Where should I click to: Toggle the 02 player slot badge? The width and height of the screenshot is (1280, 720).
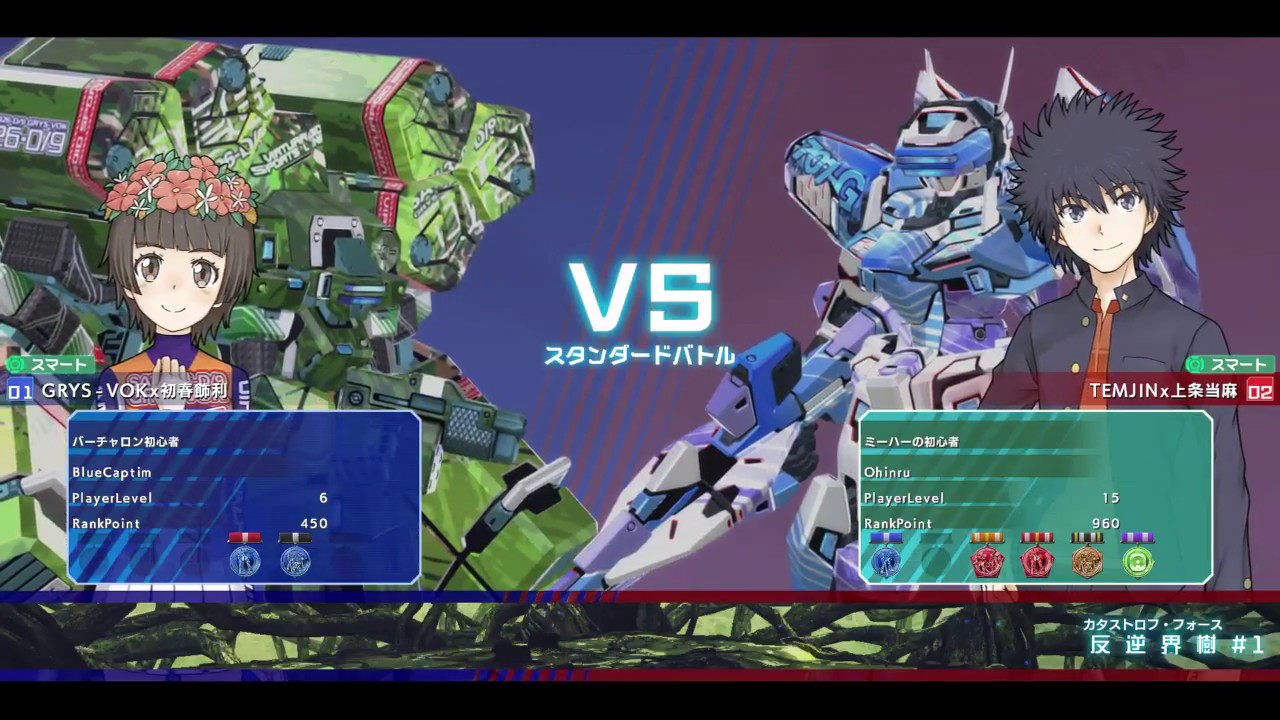pyautogui.click(x=1258, y=391)
